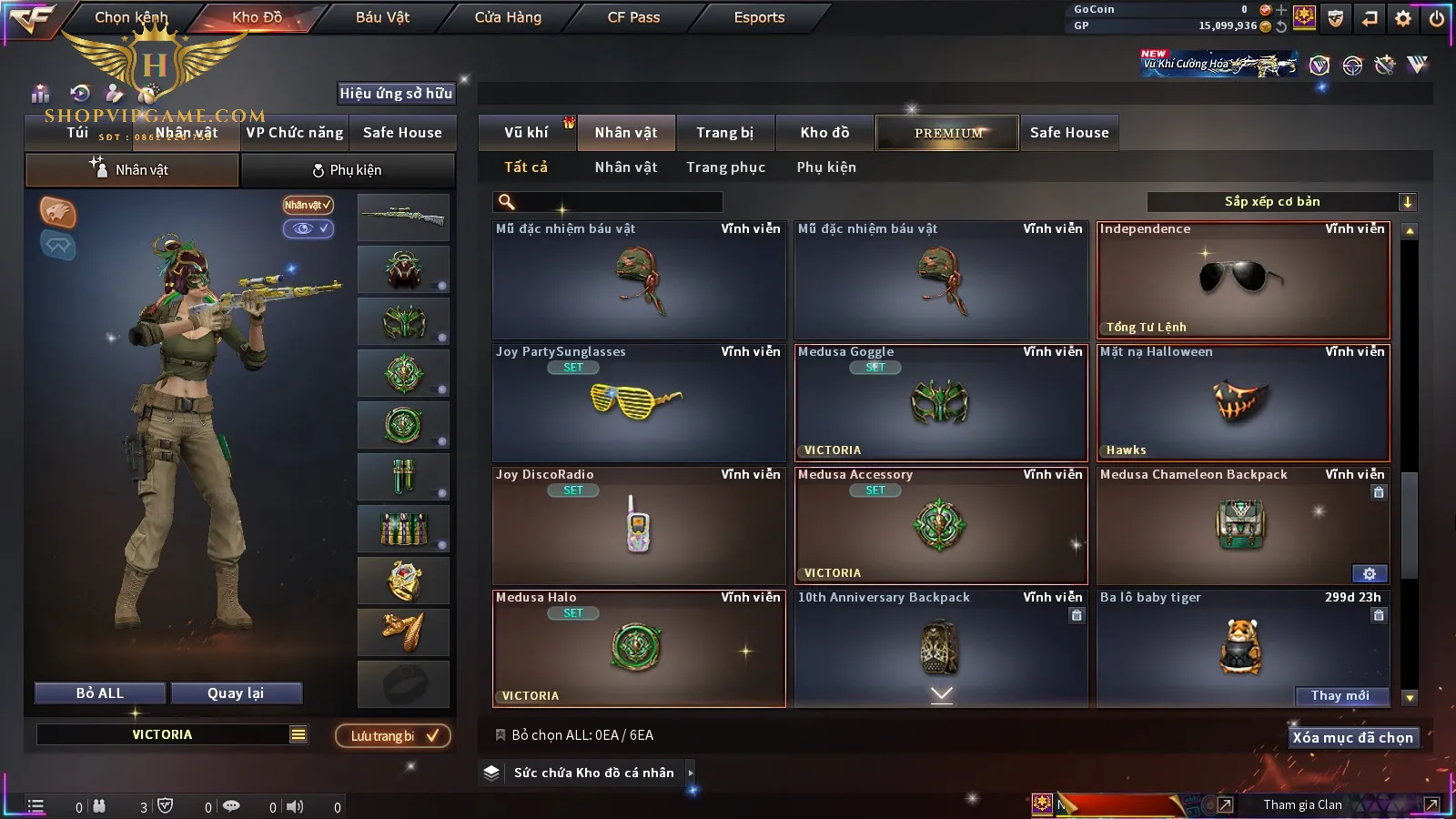Click Xóa mục đã chọn button
The image size is (1456, 819).
point(1352,738)
